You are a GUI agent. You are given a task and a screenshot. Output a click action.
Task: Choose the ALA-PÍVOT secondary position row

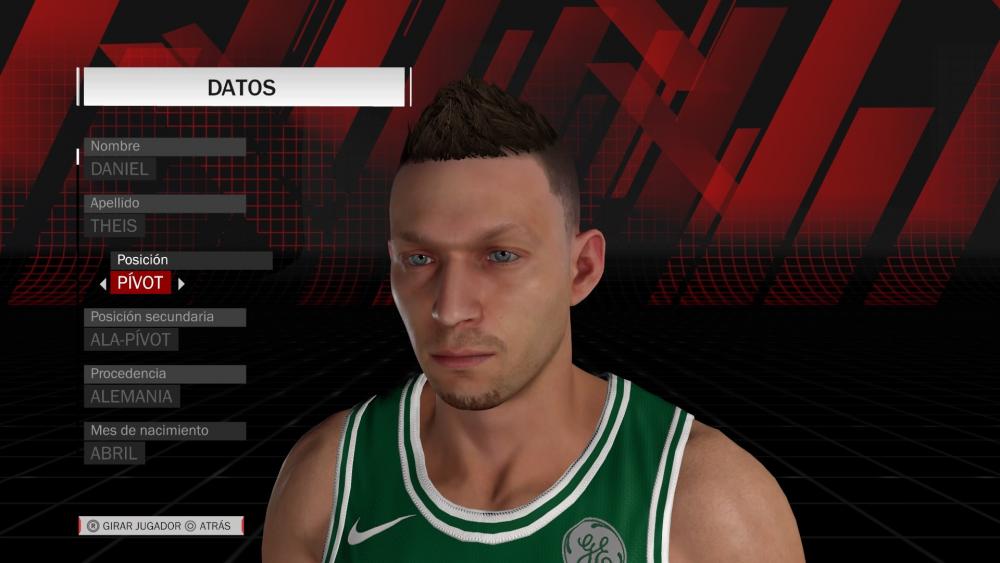(133, 340)
